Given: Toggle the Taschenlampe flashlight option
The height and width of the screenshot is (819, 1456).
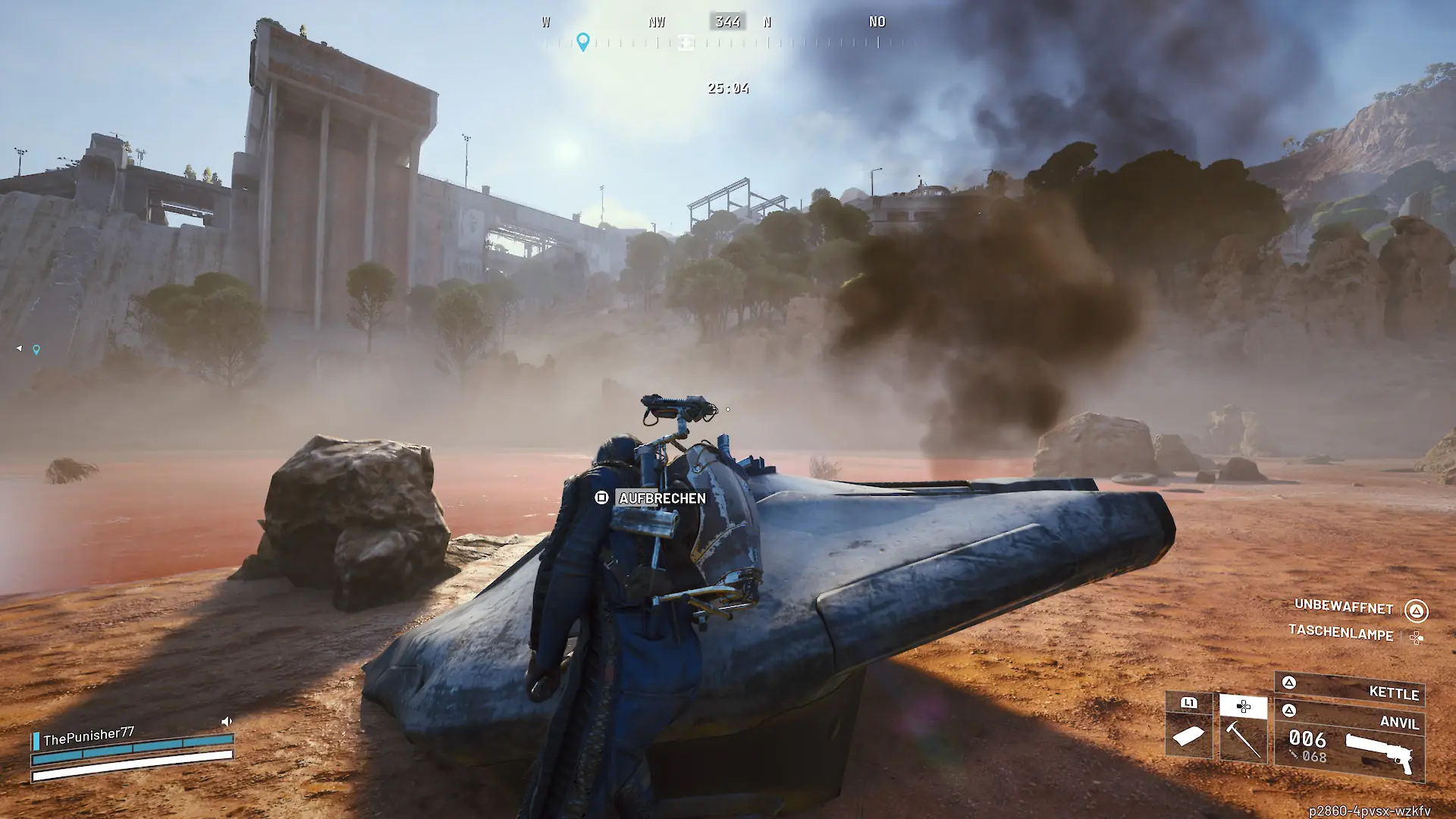Looking at the screenshot, I should (x=1341, y=632).
